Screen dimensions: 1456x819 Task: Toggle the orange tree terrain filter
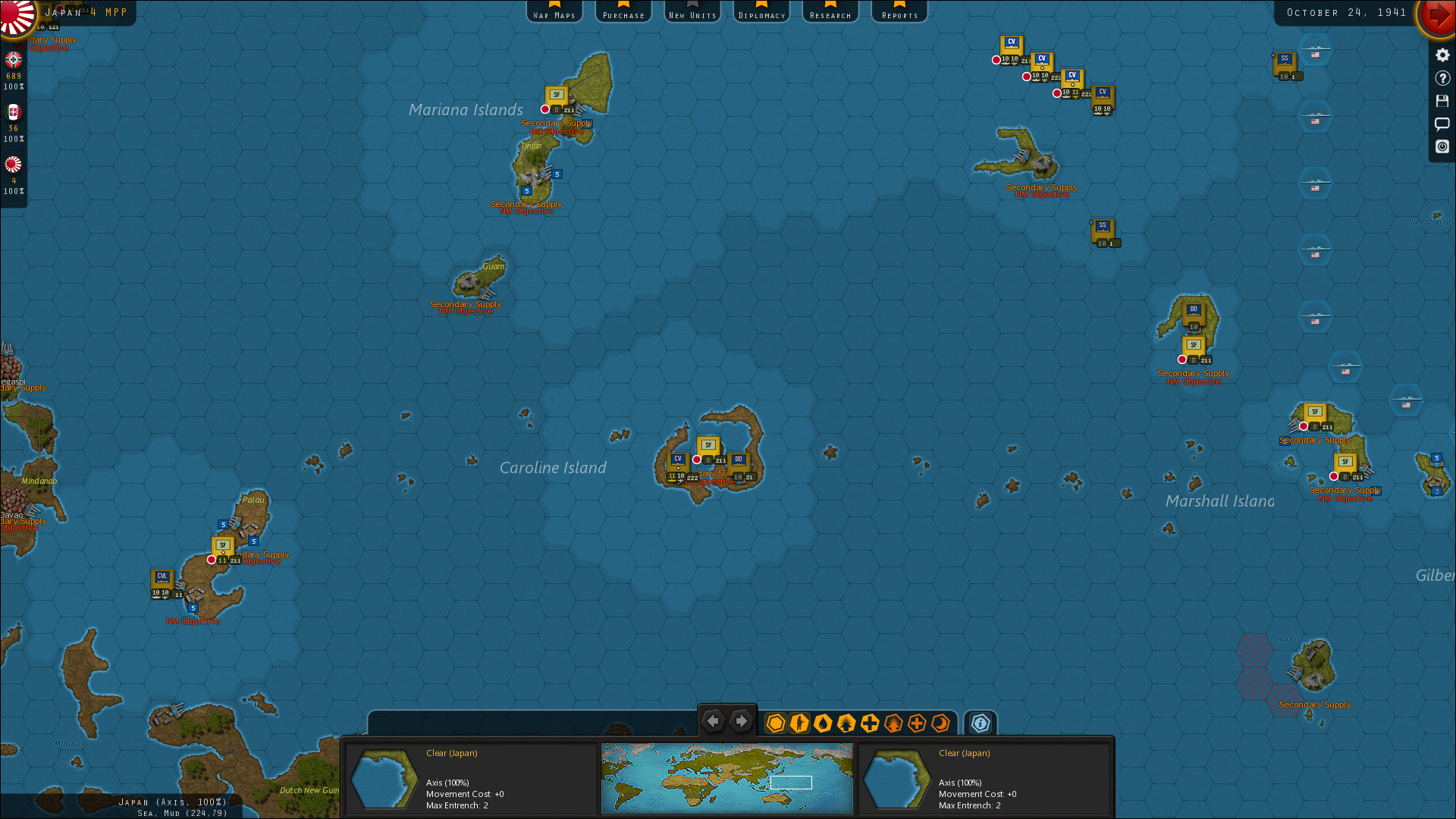893,723
